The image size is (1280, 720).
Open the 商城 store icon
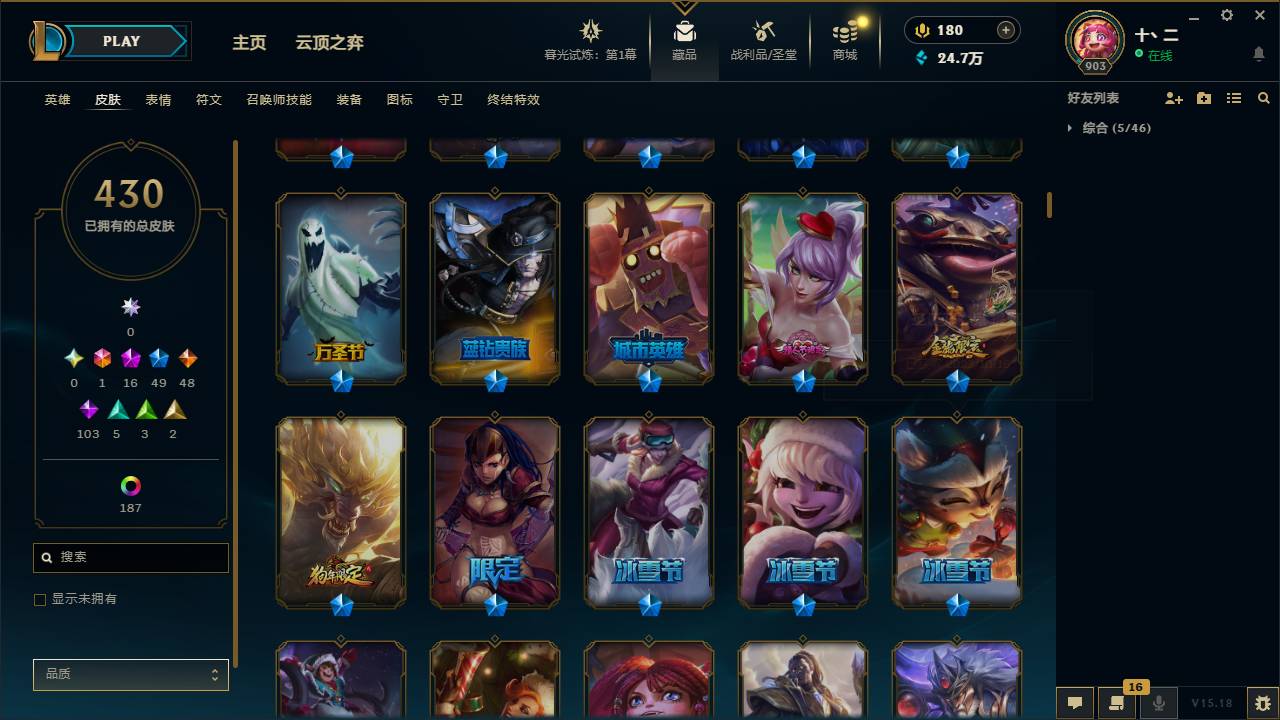point(843,30)
